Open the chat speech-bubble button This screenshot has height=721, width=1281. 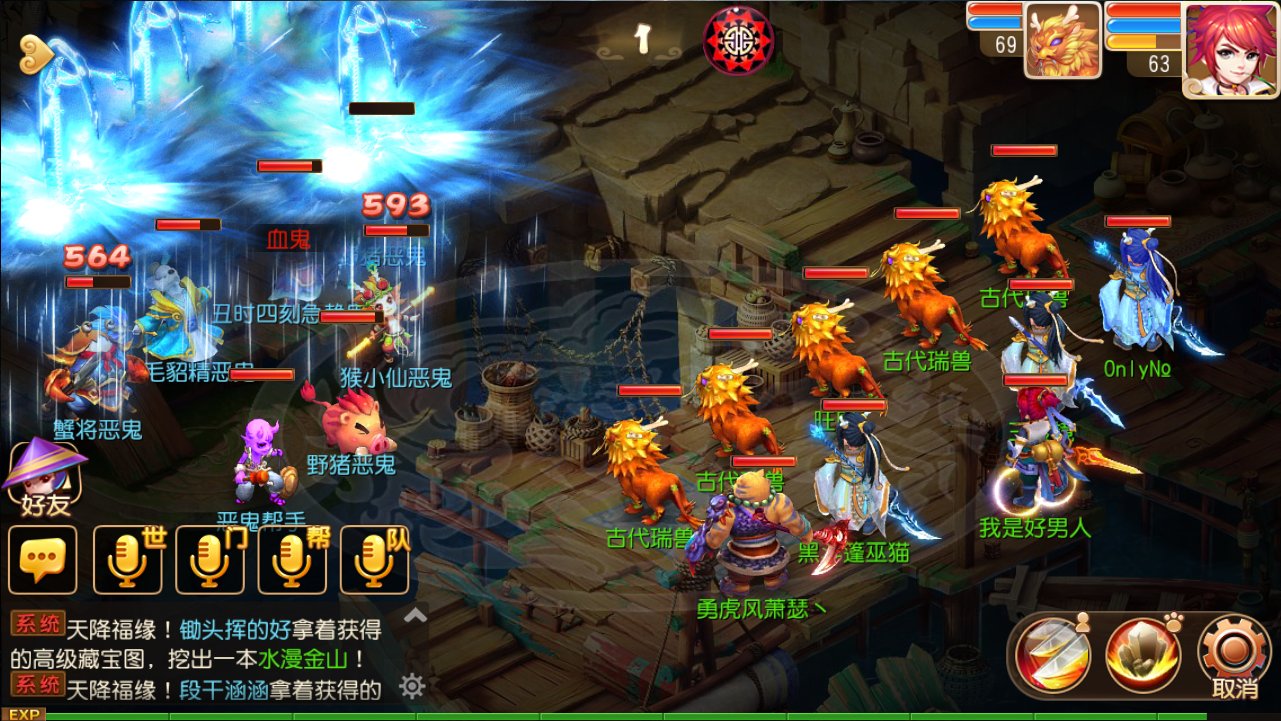42,560
